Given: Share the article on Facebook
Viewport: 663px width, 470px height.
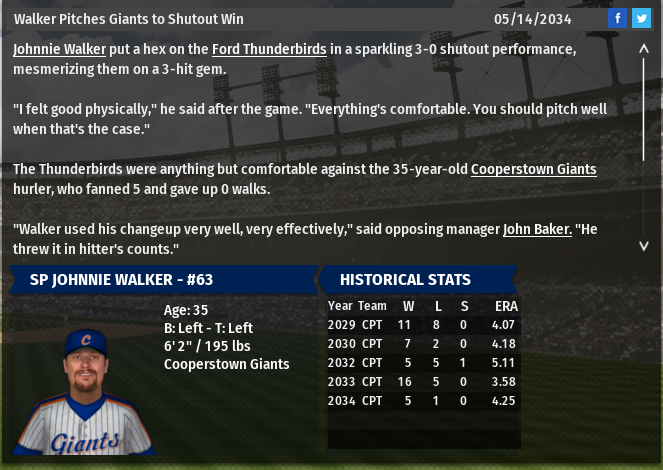Looking at the screenshot, I should (x=618, y=18).
